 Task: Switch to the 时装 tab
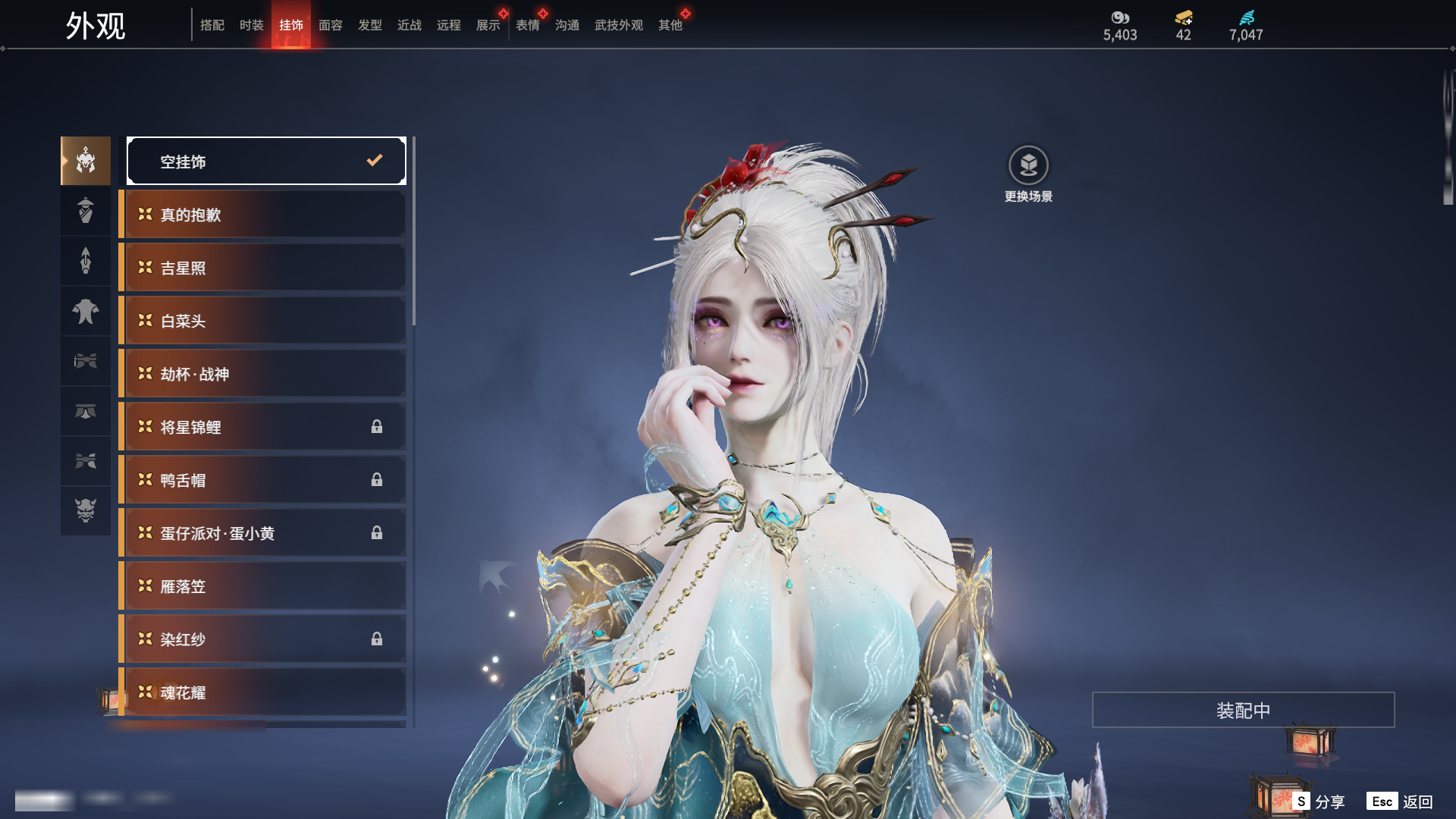[251, 25]
